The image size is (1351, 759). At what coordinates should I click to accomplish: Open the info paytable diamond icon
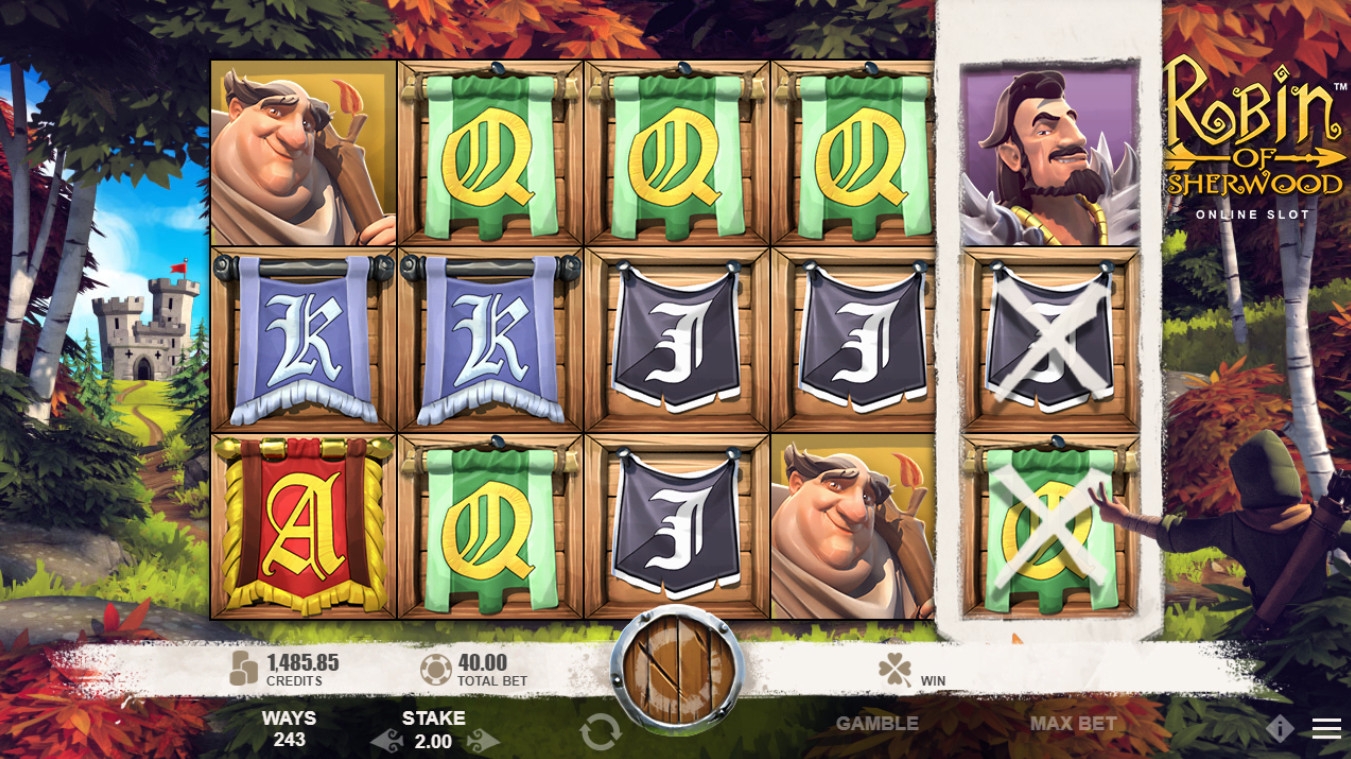pyautogui.click(x=1279, y=729)
